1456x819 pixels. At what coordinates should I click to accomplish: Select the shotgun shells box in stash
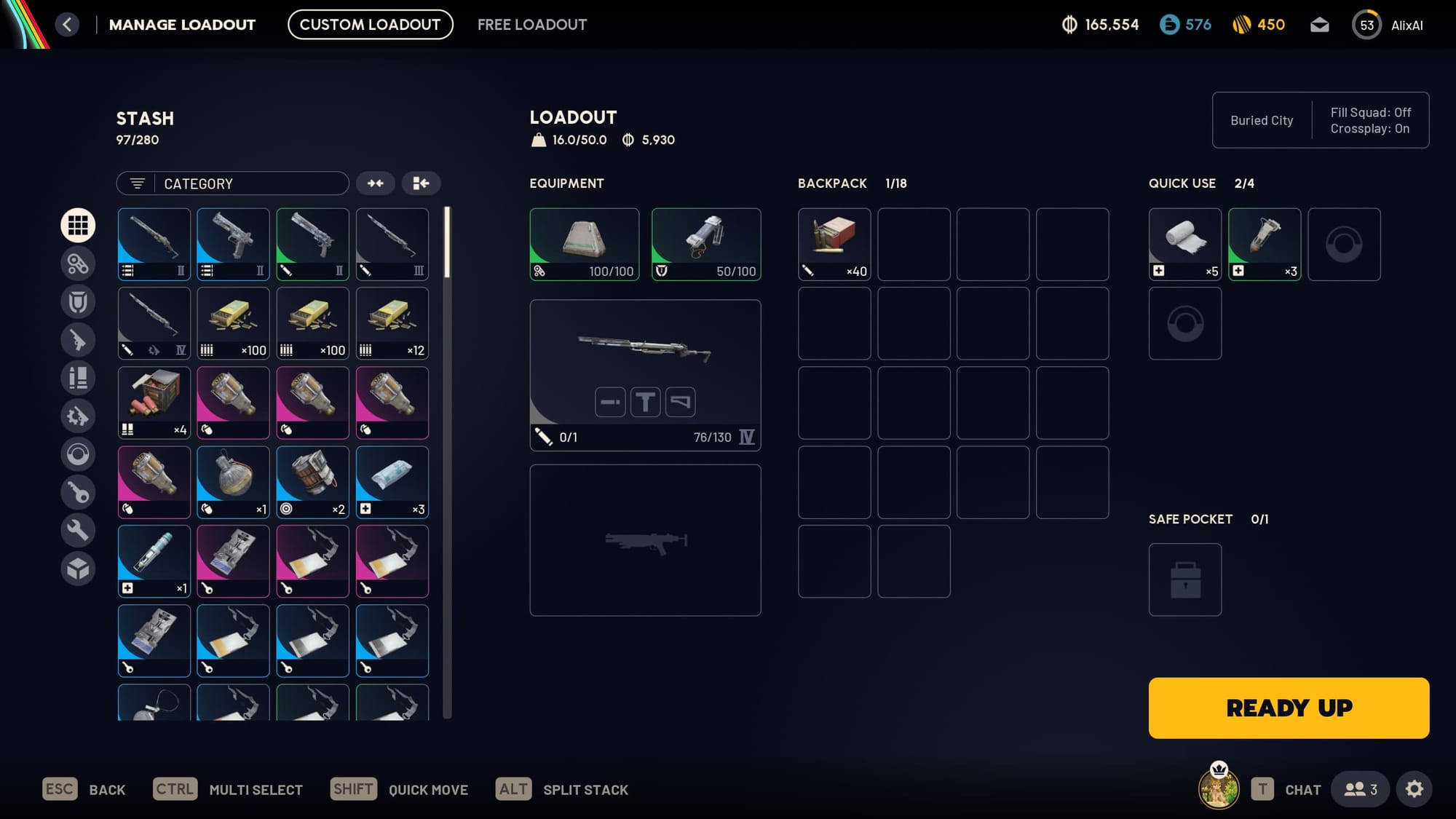154,402
